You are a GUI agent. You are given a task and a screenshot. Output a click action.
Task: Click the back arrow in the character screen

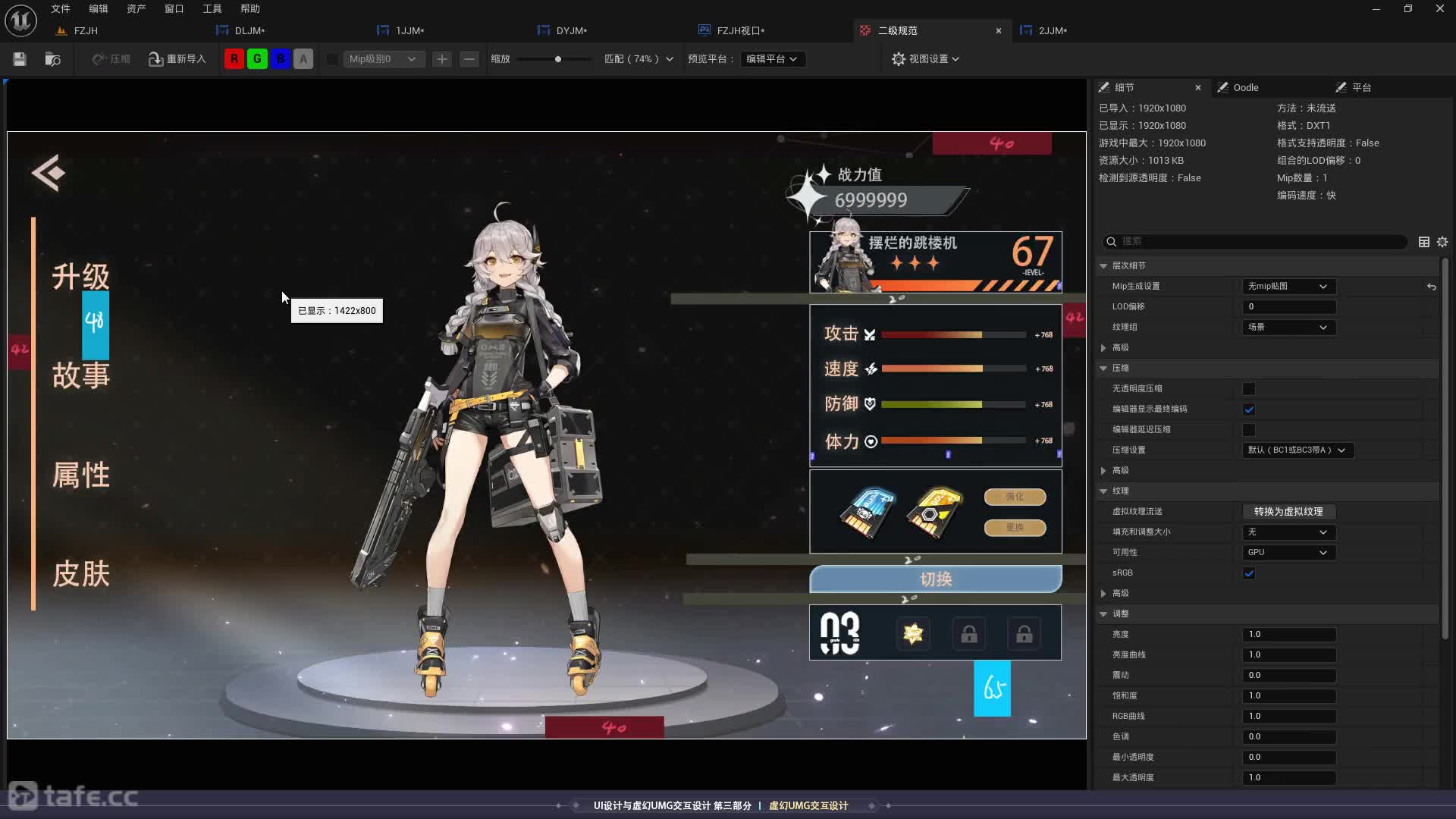click(49, 173)
